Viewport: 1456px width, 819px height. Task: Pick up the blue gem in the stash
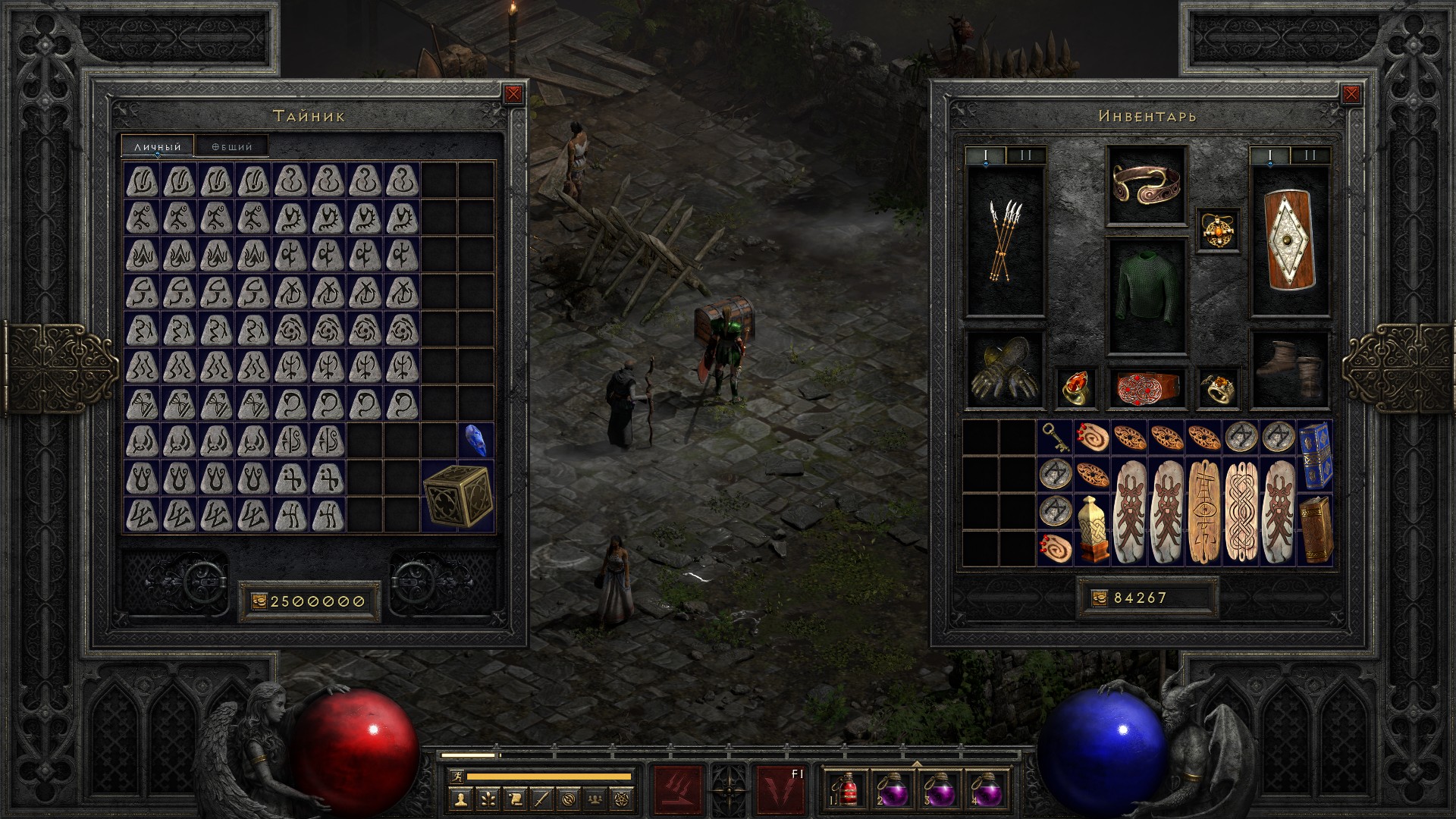point(475,441)
